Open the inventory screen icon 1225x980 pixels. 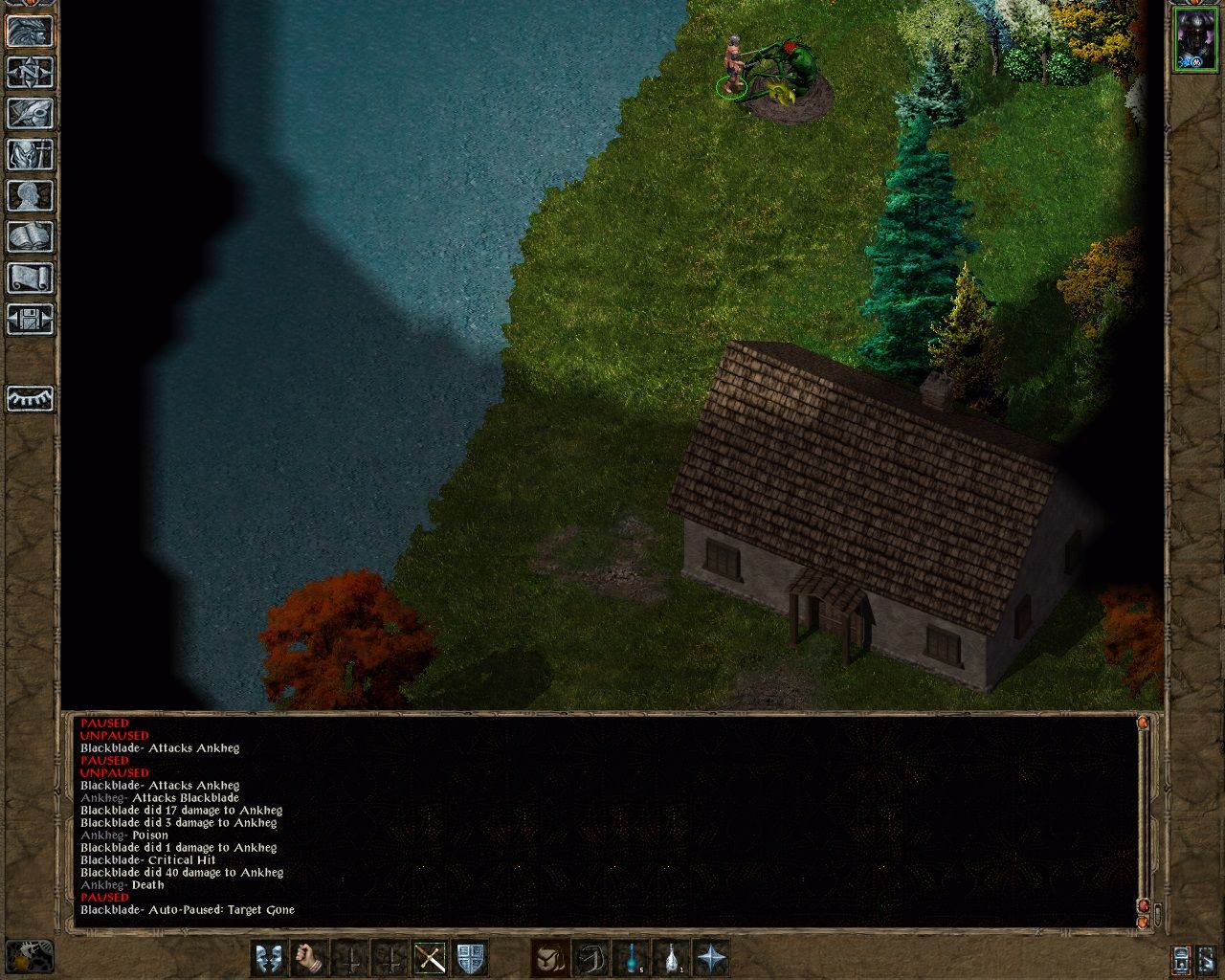click(30, 154)
